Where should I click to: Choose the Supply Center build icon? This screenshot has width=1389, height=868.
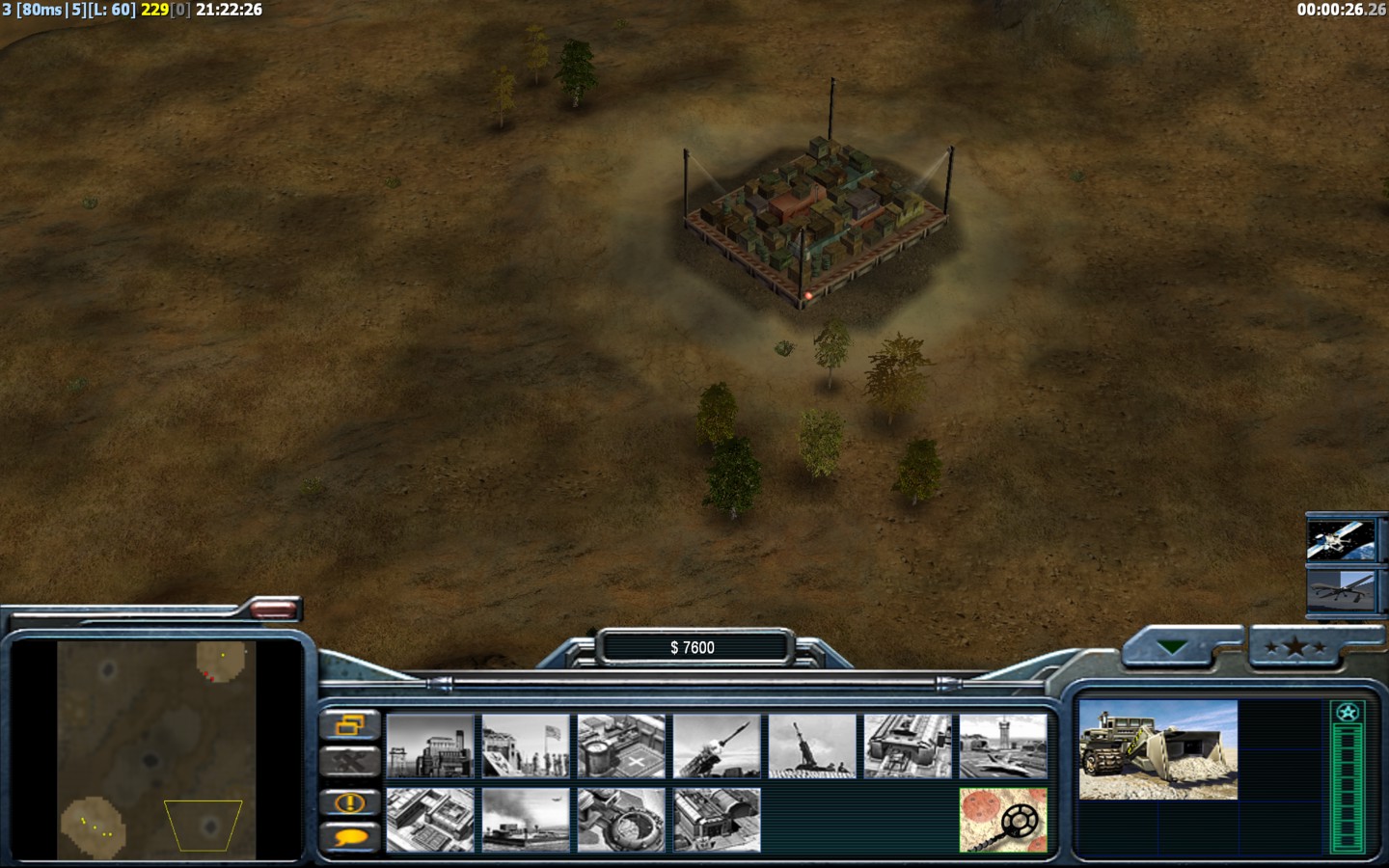pyautogui.click(x=621, y=746)
